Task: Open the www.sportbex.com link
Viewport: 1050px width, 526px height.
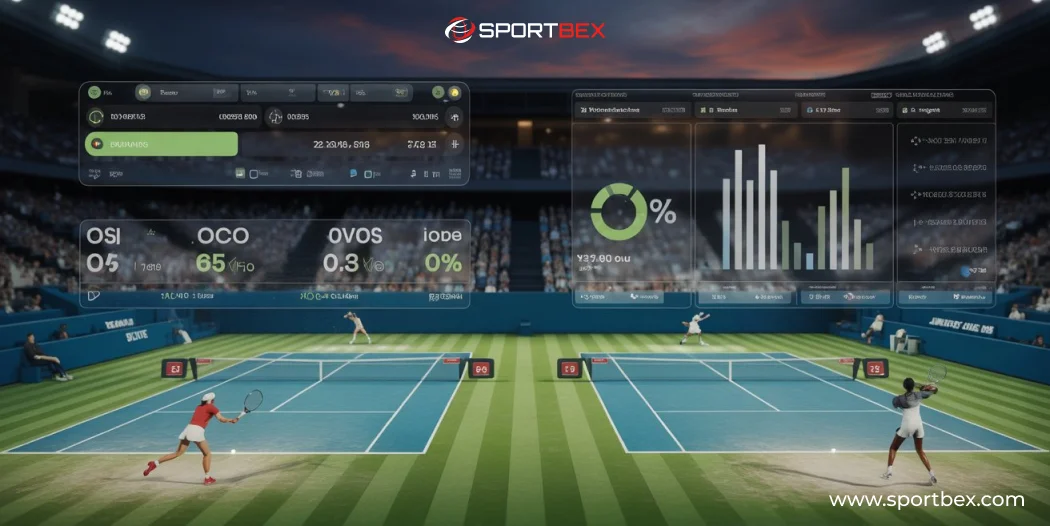Action: click(x=926, y=500)
